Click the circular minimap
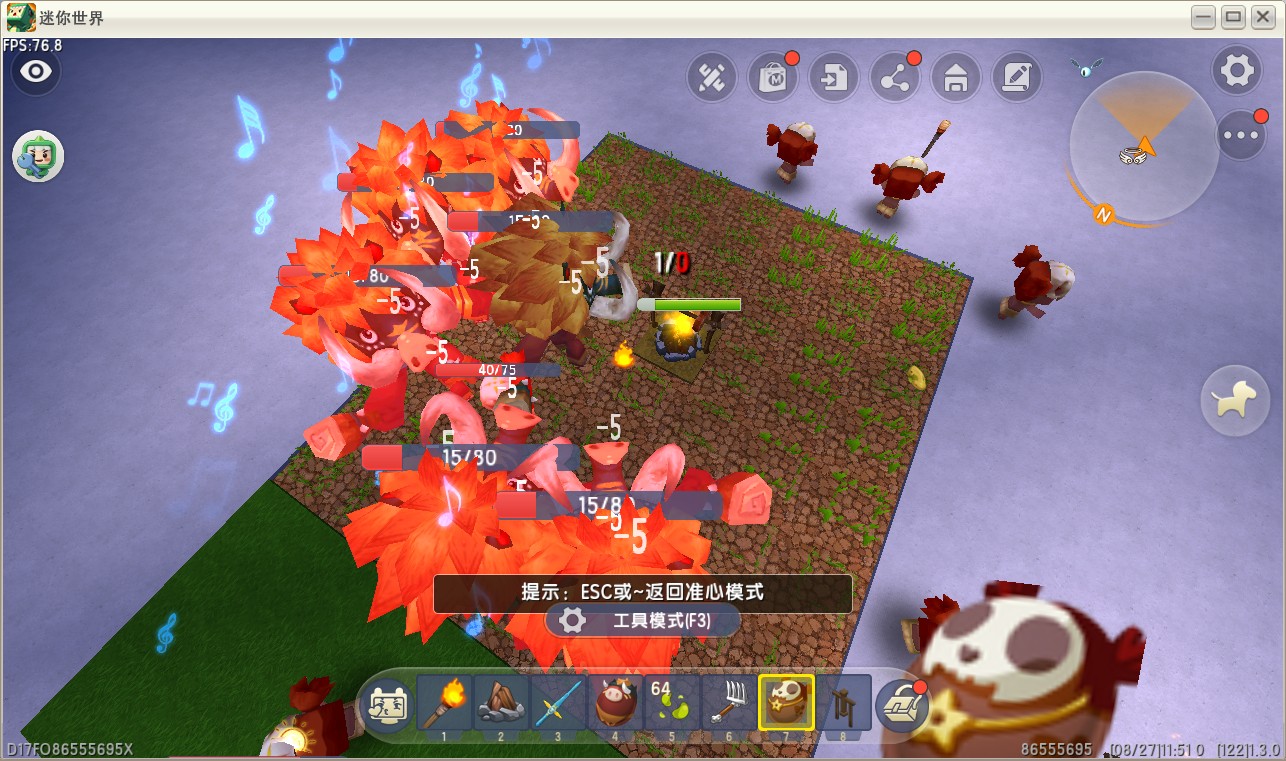Image resolution: width=1286 pixels, height=761 pixels. tap(1141, 146)
